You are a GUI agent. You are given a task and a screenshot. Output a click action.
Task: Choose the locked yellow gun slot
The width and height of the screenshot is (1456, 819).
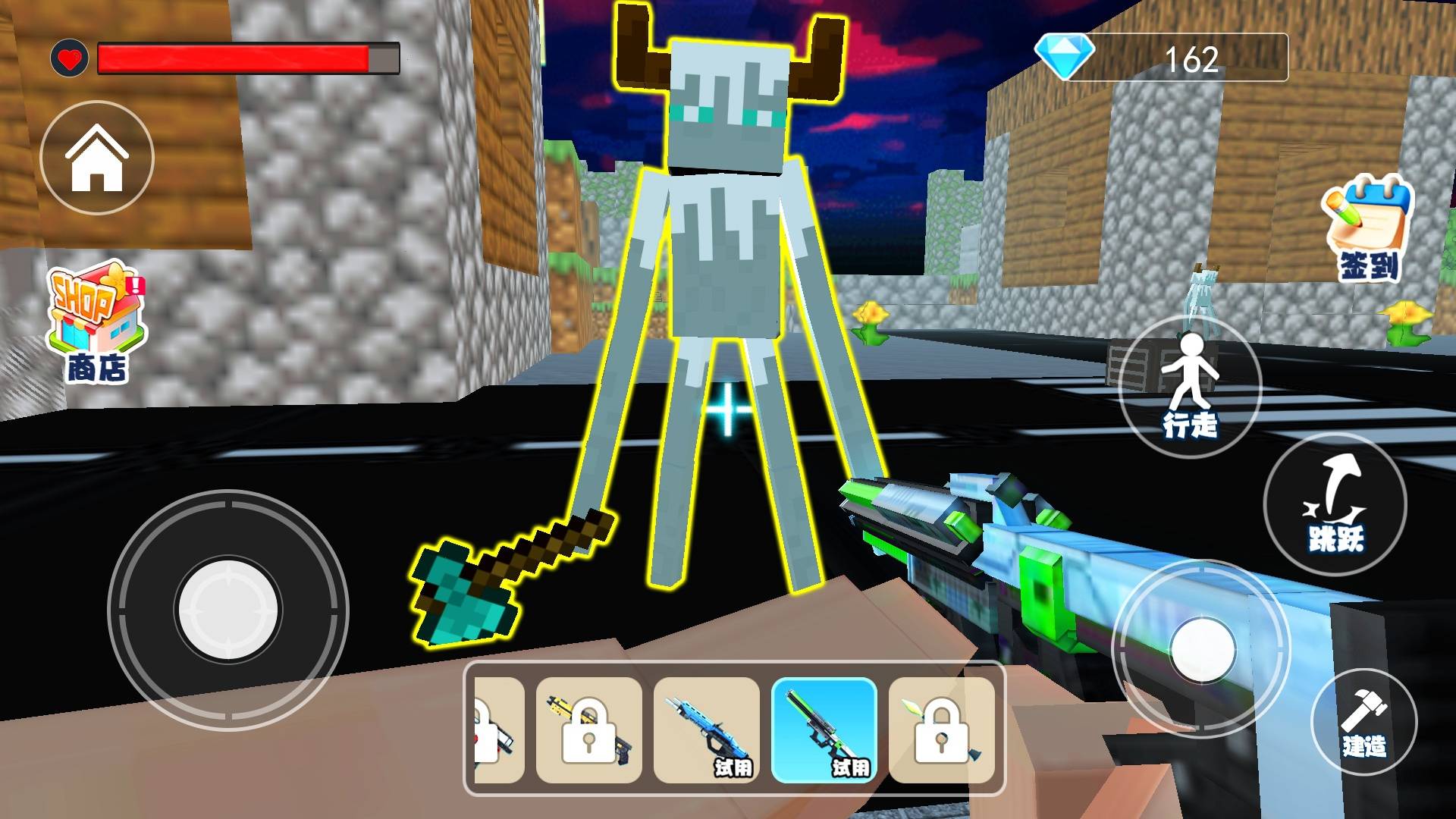(x=589, y=730)
